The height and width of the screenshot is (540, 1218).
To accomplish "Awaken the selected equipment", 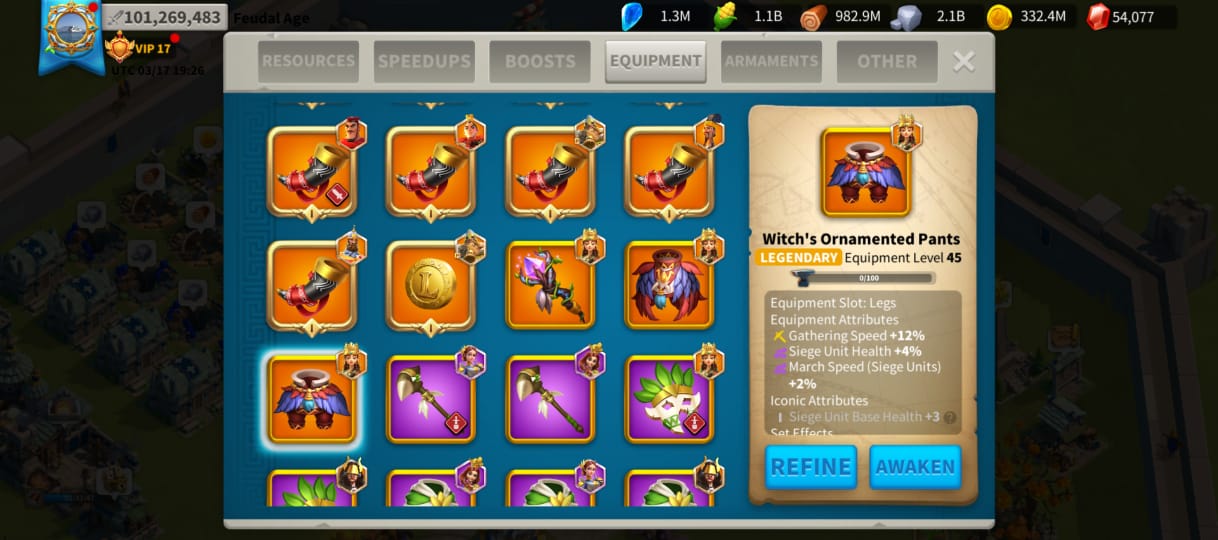I will tap(915, 467).
